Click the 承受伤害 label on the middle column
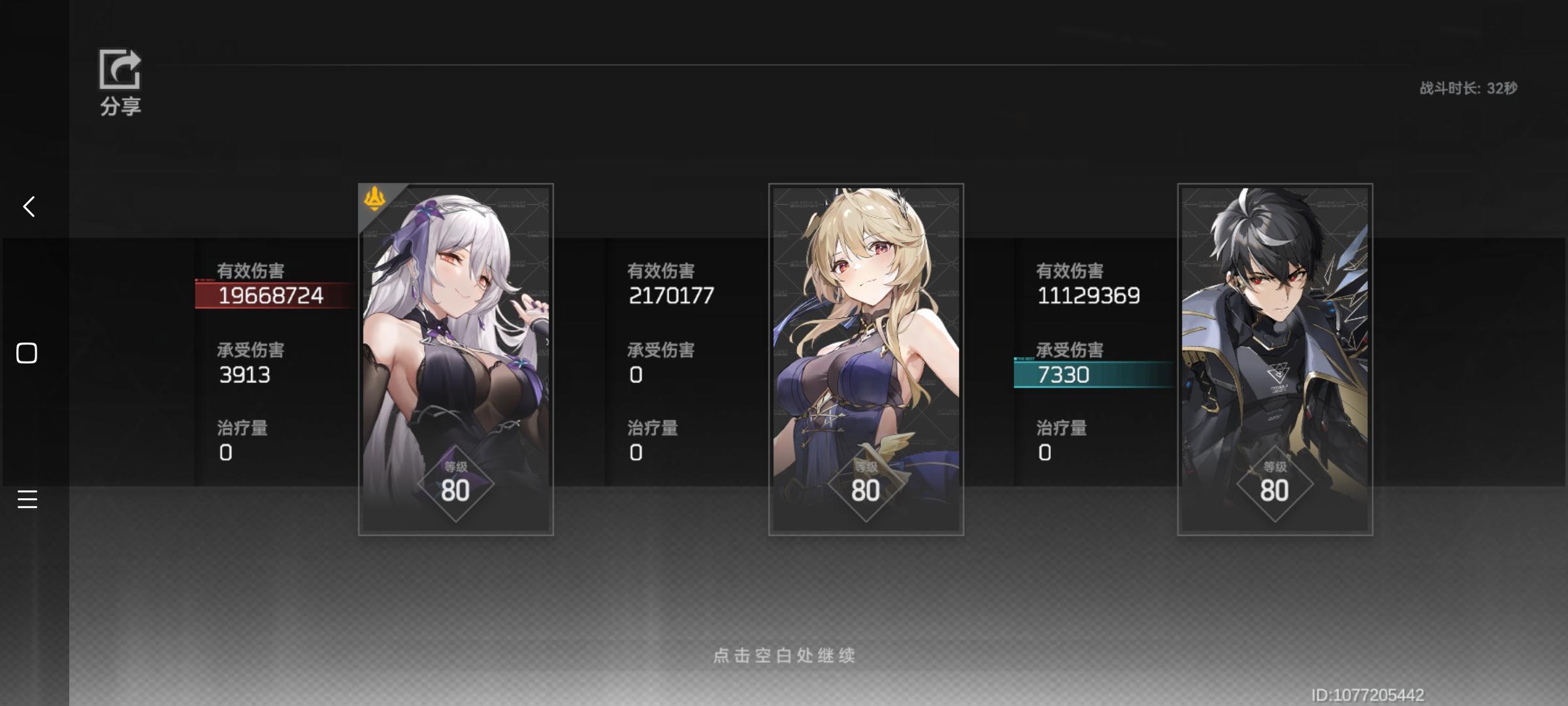Viewport: 1568px width, 706px height. click(x=661, y=350)
